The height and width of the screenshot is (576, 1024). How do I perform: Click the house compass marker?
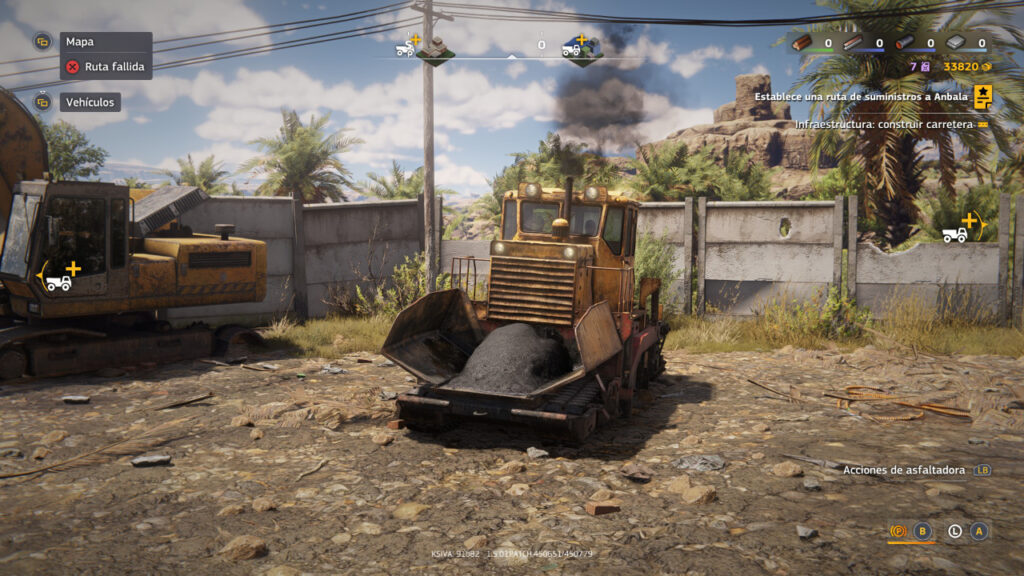434,48
